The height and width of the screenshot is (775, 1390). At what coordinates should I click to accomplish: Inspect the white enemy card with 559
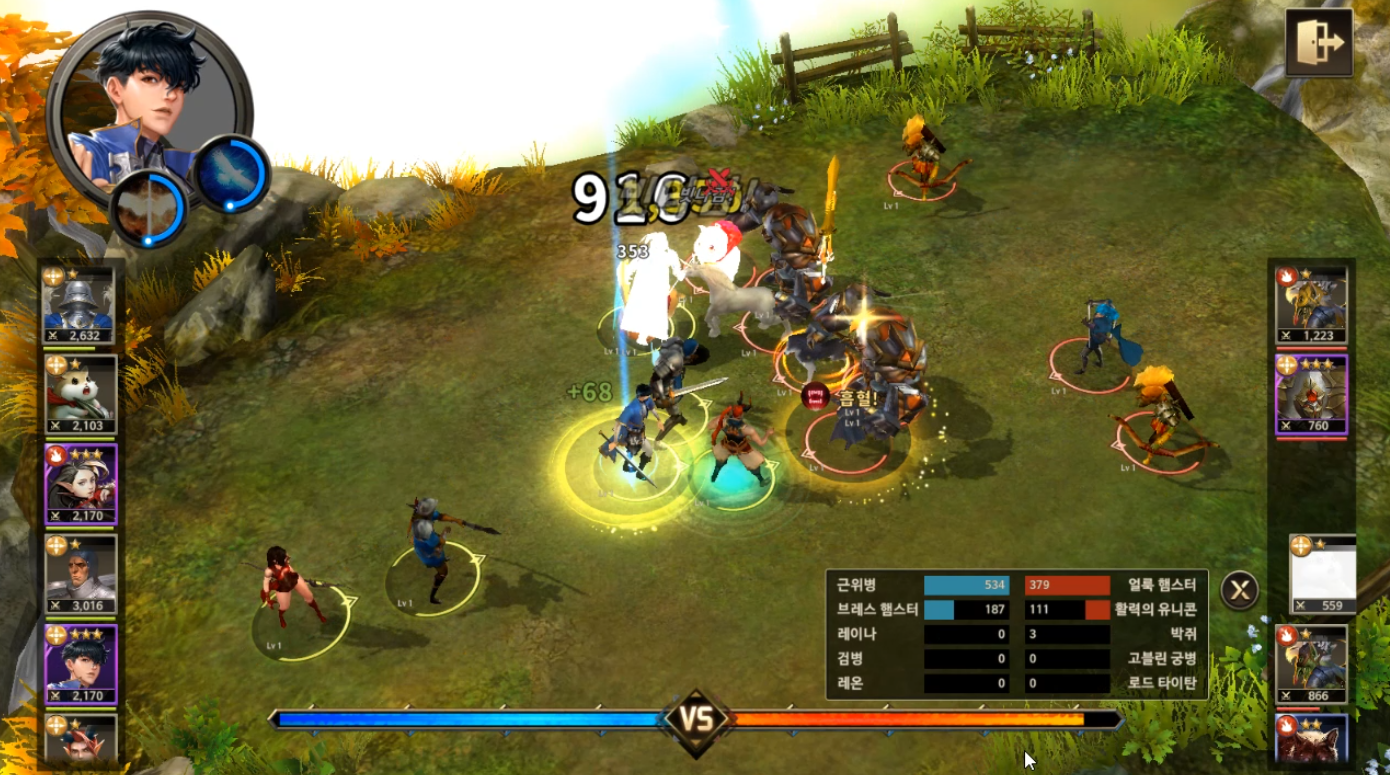coord(1322,575)
